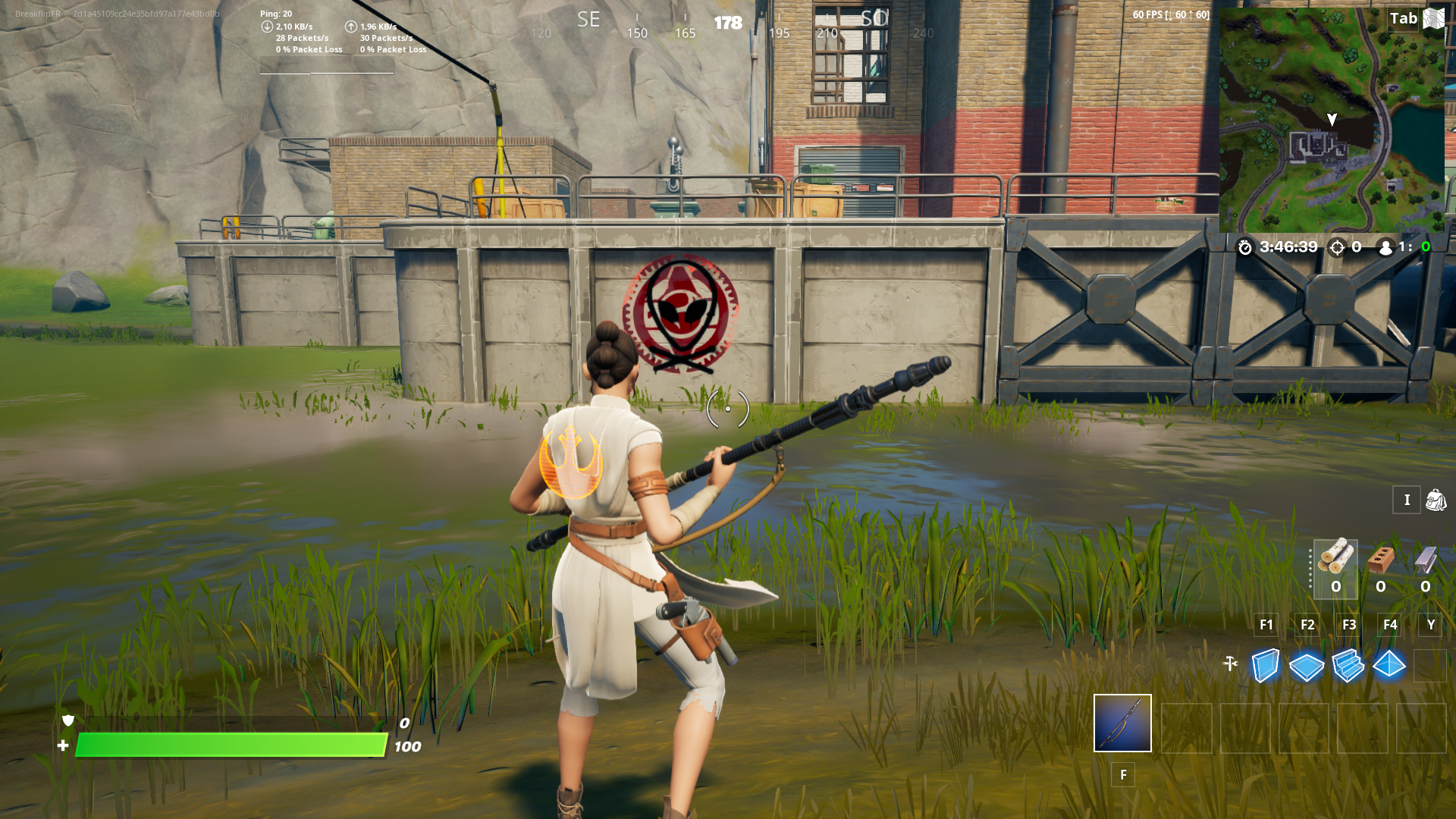Click the edit tool hammer icon
The image size is (1456, 819).
1230,662
